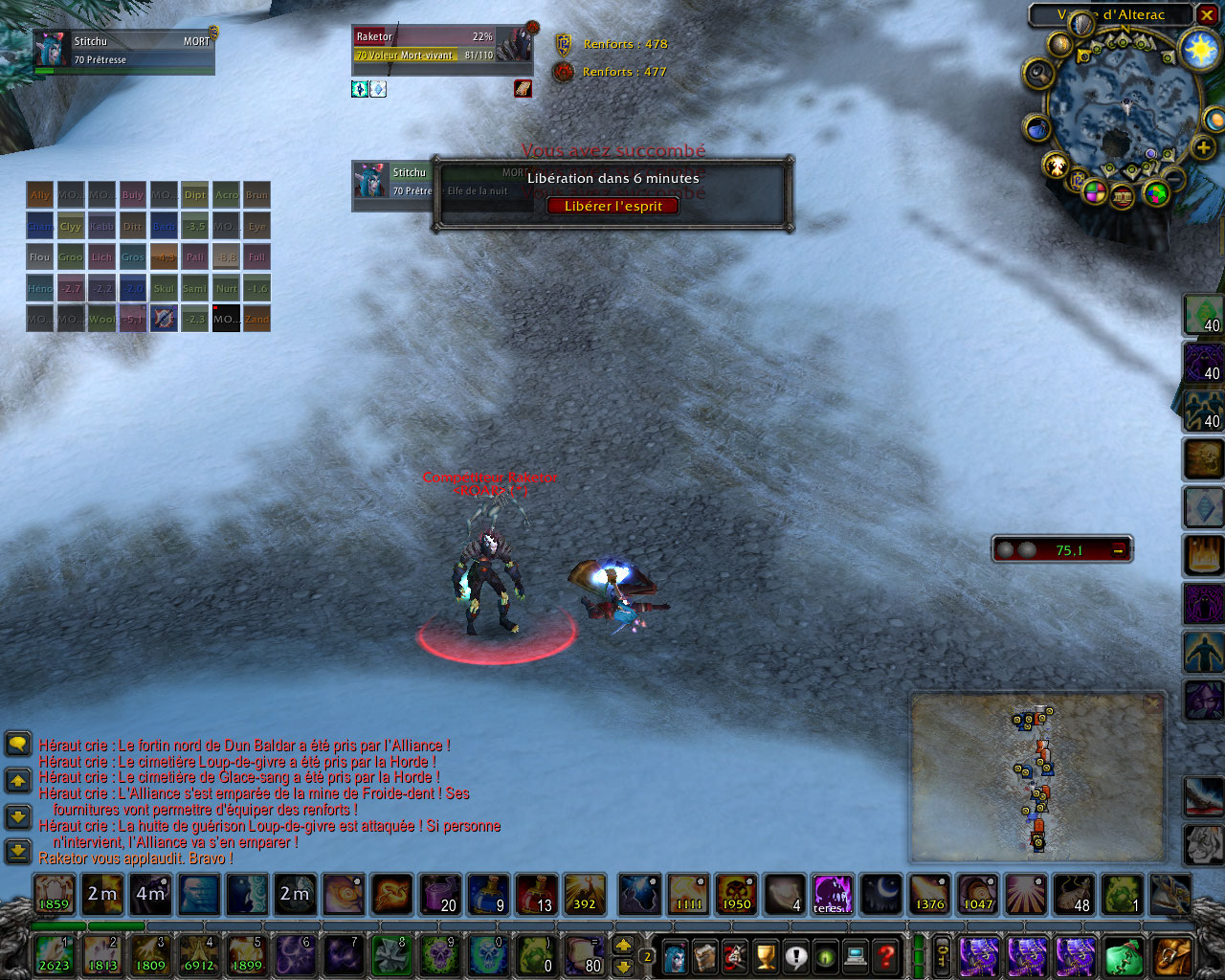Close the Vallée d'Alterac minimap header
This screenshot has height=980, width=1225.
coord(1208,15)
